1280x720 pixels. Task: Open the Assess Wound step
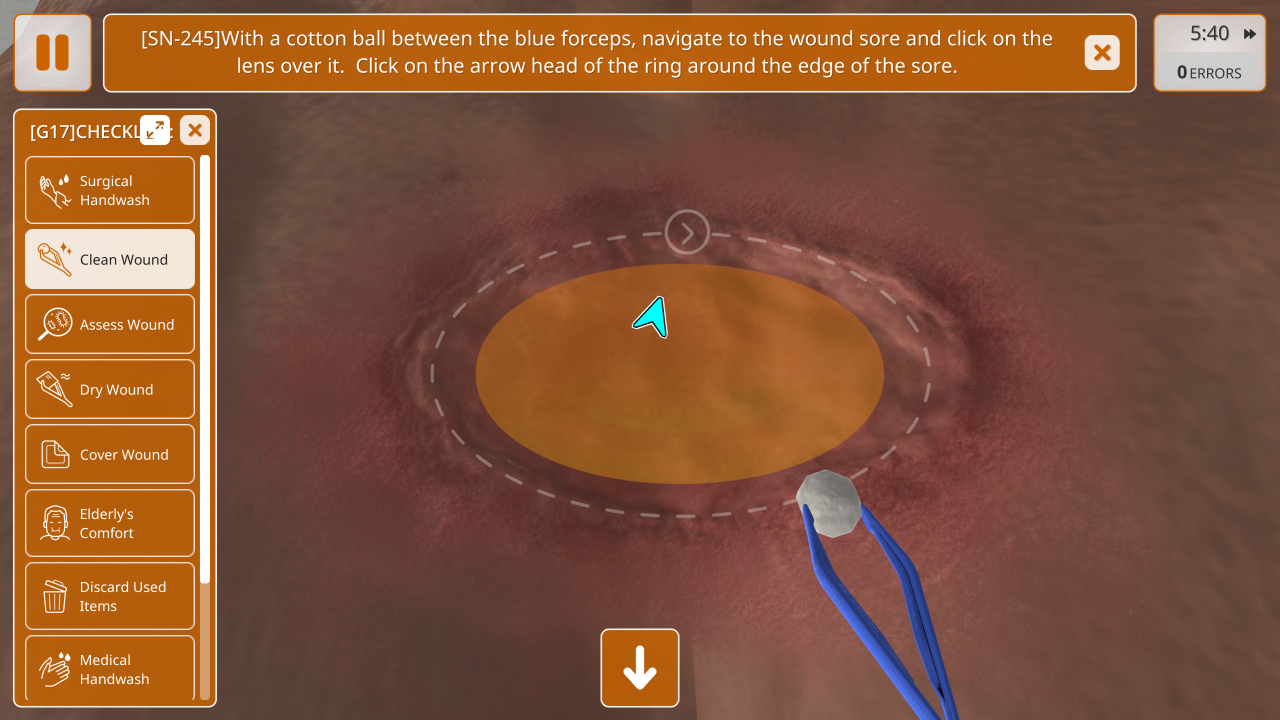click(x=110, y=324)
